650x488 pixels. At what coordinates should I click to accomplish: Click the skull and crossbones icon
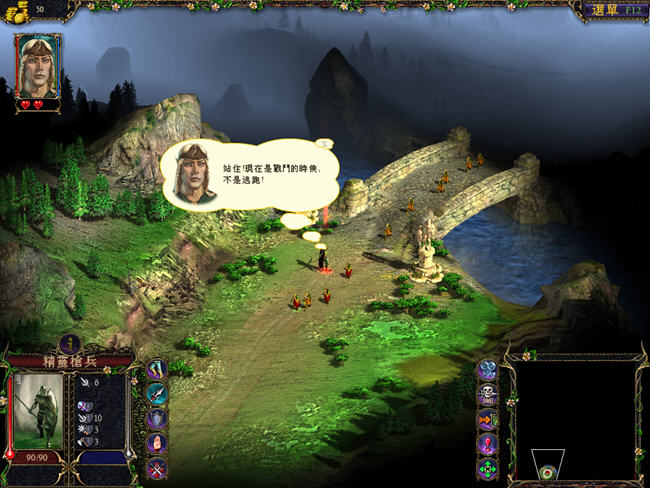[487, 394]
